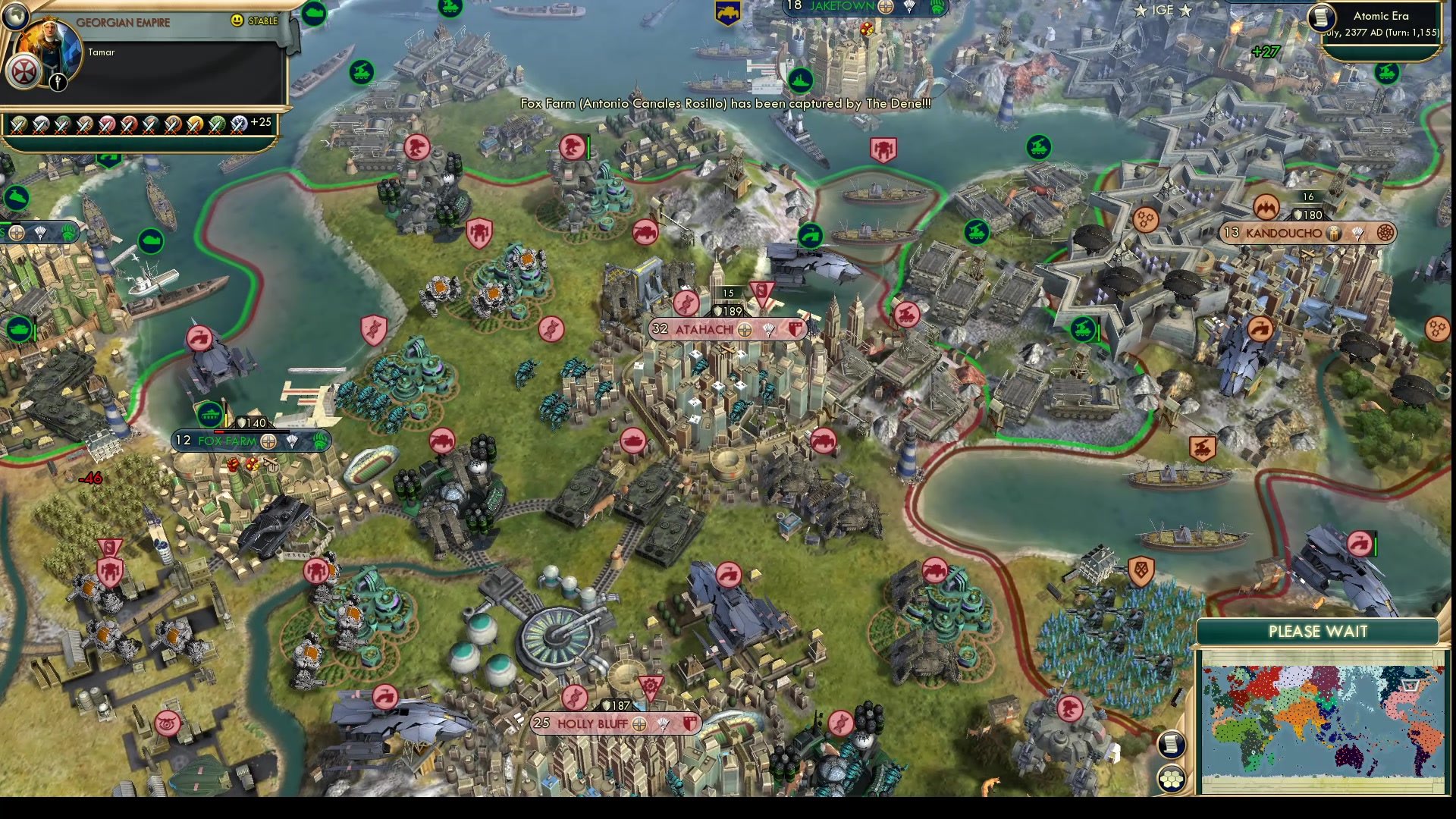
Task: Click the red attack marker above the city
Action: click(x=761, y=294)
